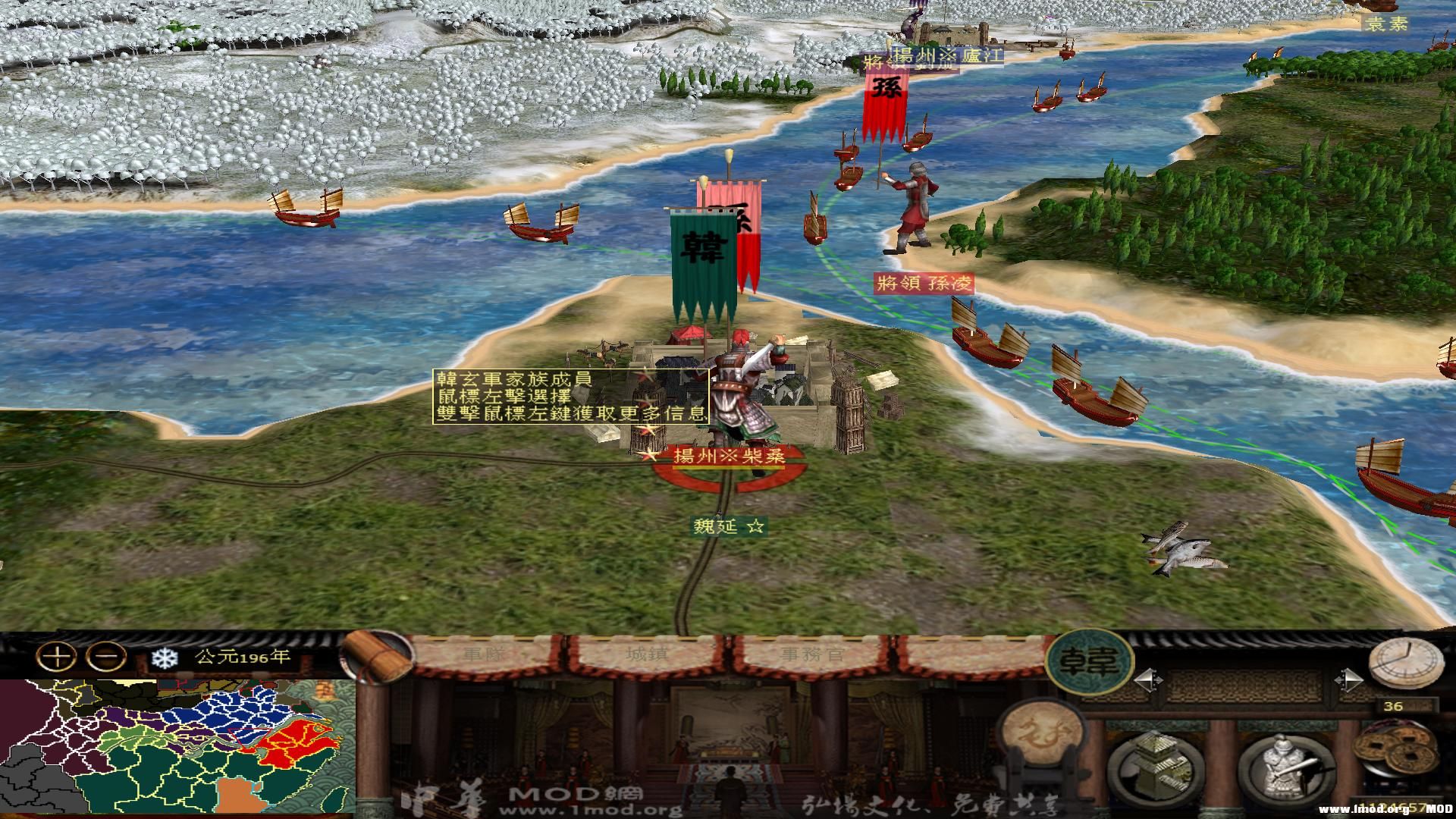Switch to the 軍隊 army tab
This screenshot has height=819, width=1456.
pos(484,653)
